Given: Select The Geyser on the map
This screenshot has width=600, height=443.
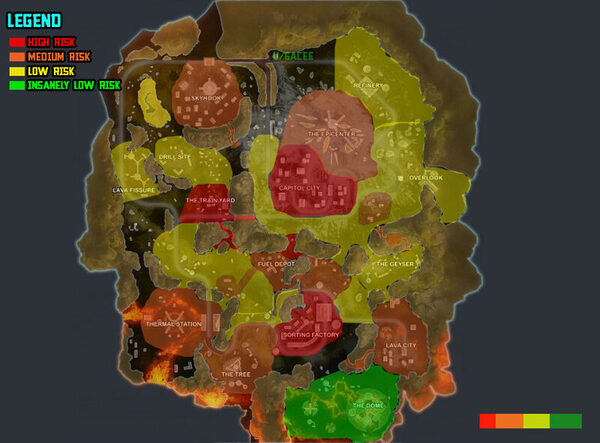Looking at the screenshot, I should [x=394, y=264].
